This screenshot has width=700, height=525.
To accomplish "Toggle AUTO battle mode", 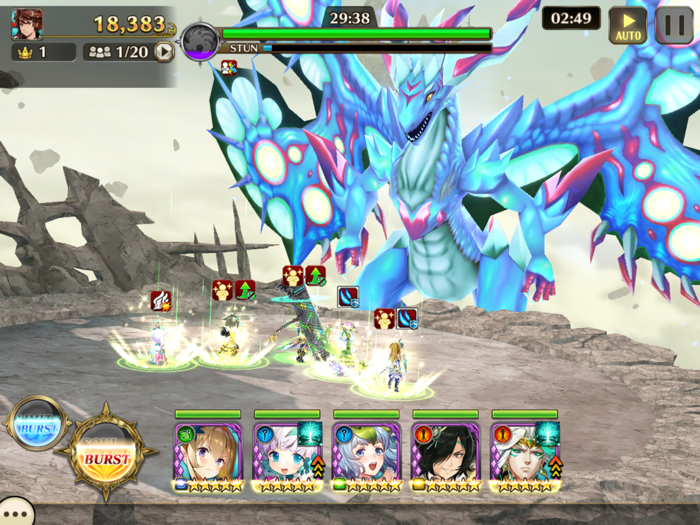I will (x=627, y=25).
